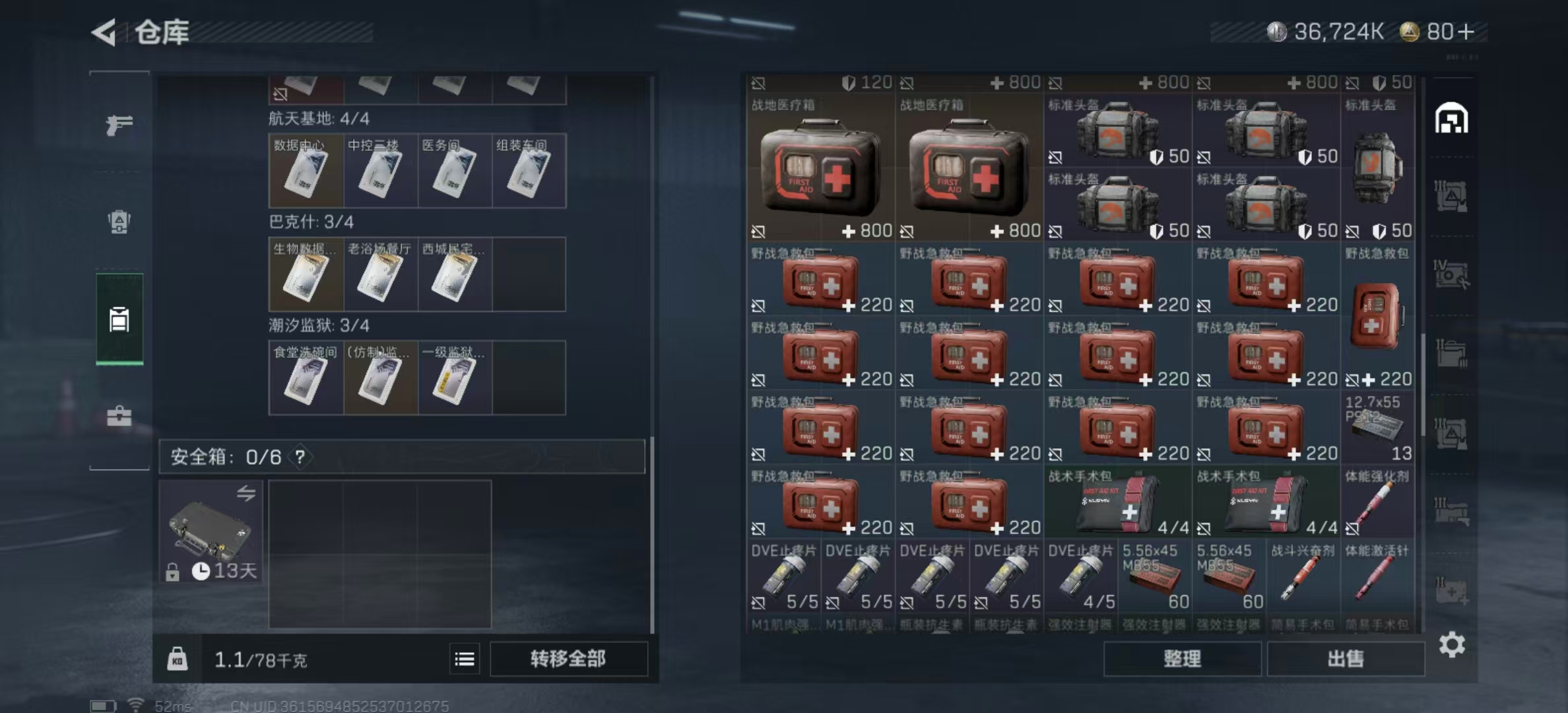1568x713 pixels.
Task: Add currency with the plus button
Action: (1466, 32)
